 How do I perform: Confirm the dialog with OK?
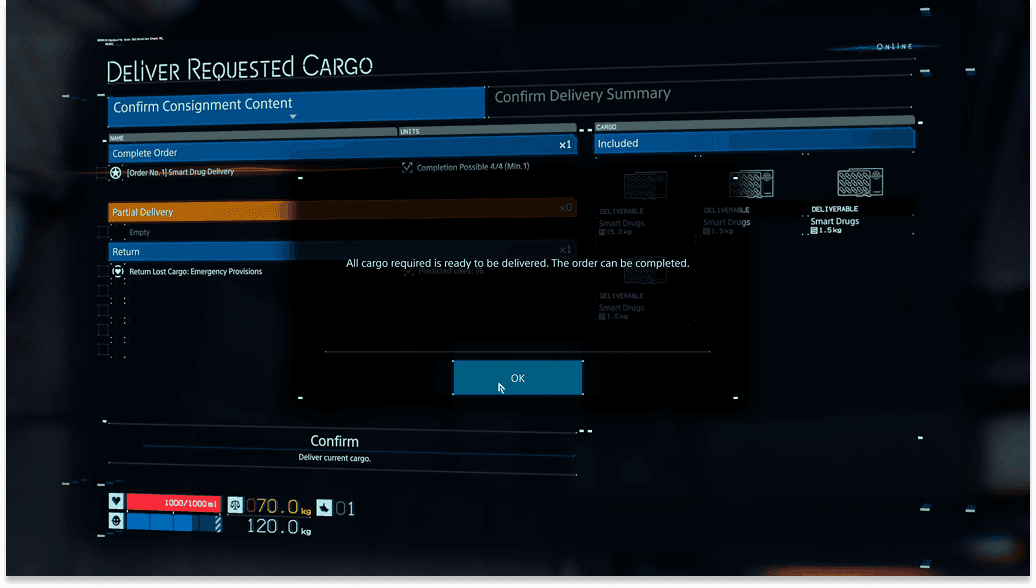point(517,378)
